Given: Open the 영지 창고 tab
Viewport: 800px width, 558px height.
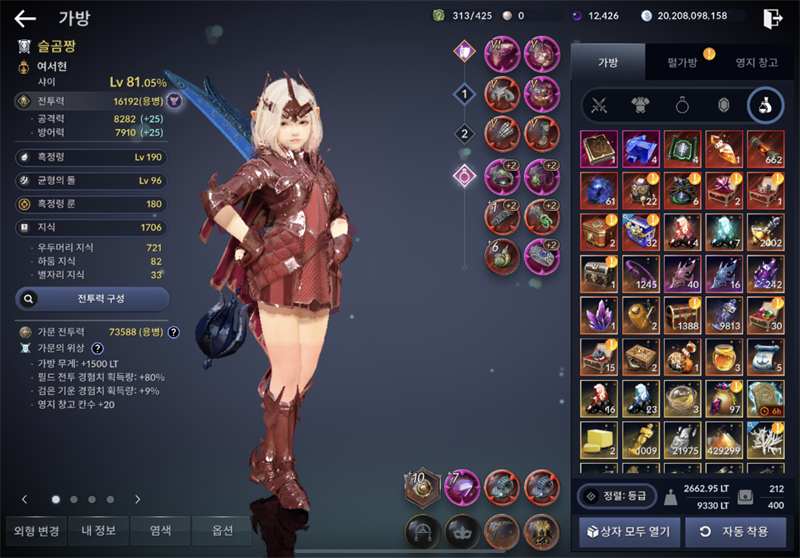Looking at the screenshot, I should [755, 62].
